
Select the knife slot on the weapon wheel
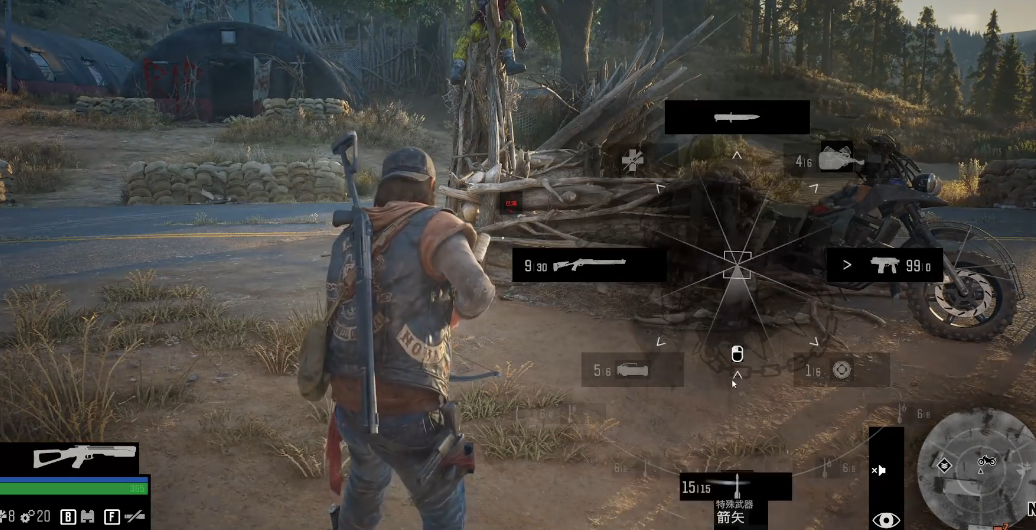pos(737,117)
